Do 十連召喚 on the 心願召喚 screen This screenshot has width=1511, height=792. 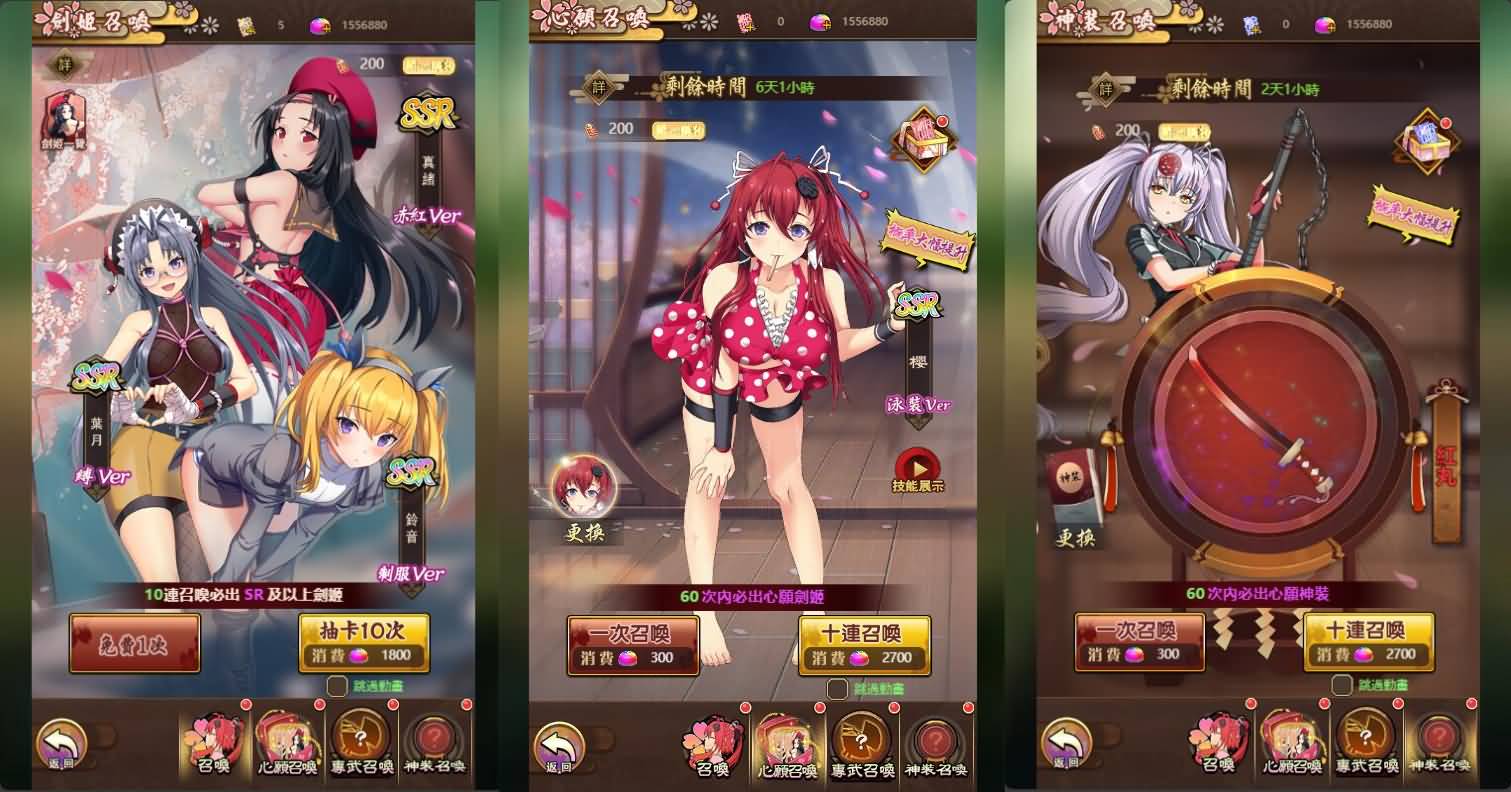pyautogui.click(x=864, y=645)
